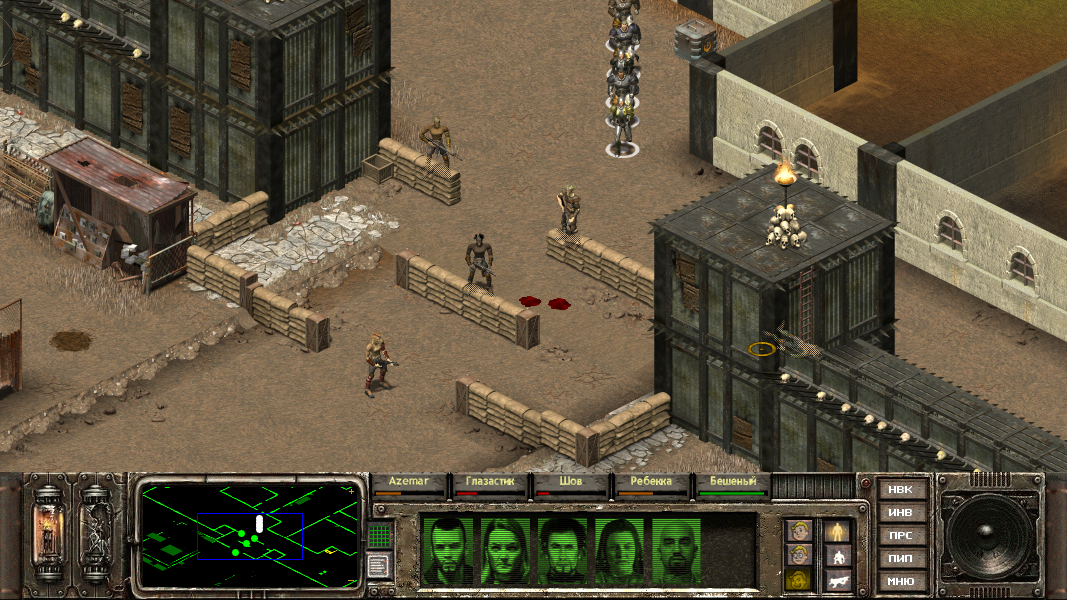This screenshot has height=600, width=1067.
Task: Open the Pip-Boy via the ПИП button
Action: (x=901, y=558)
